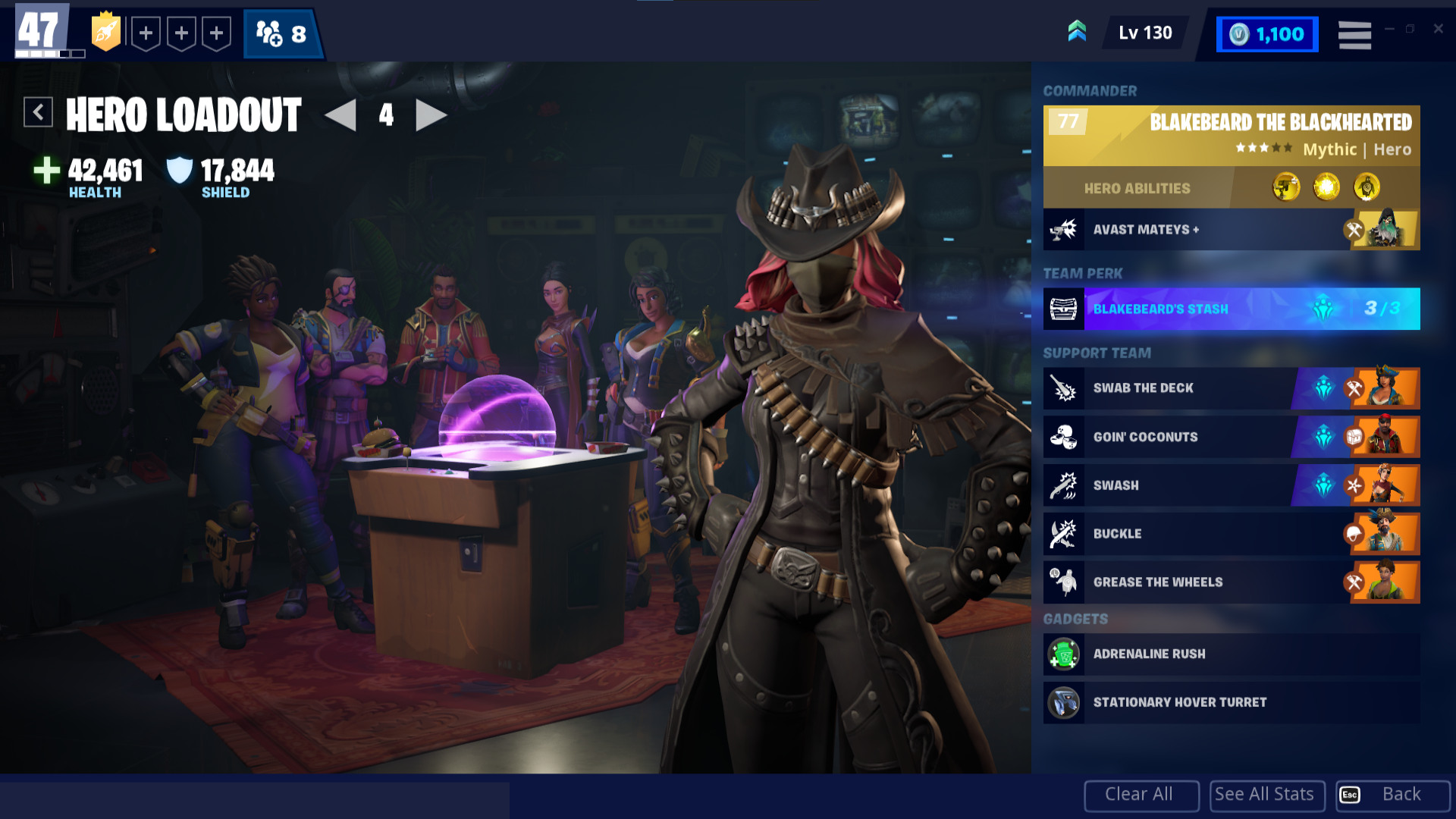The width and height of the screenshot is (1456, 819).
Task: Click the Back button
Action: (1392, 795)
